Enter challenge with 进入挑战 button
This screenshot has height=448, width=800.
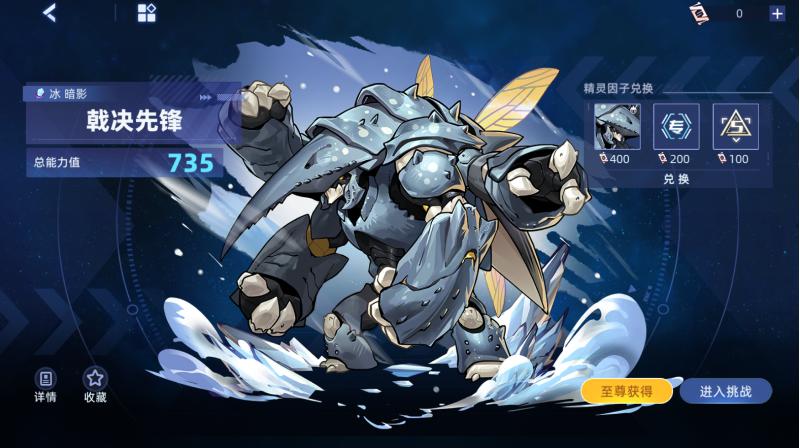coord(726,391)
